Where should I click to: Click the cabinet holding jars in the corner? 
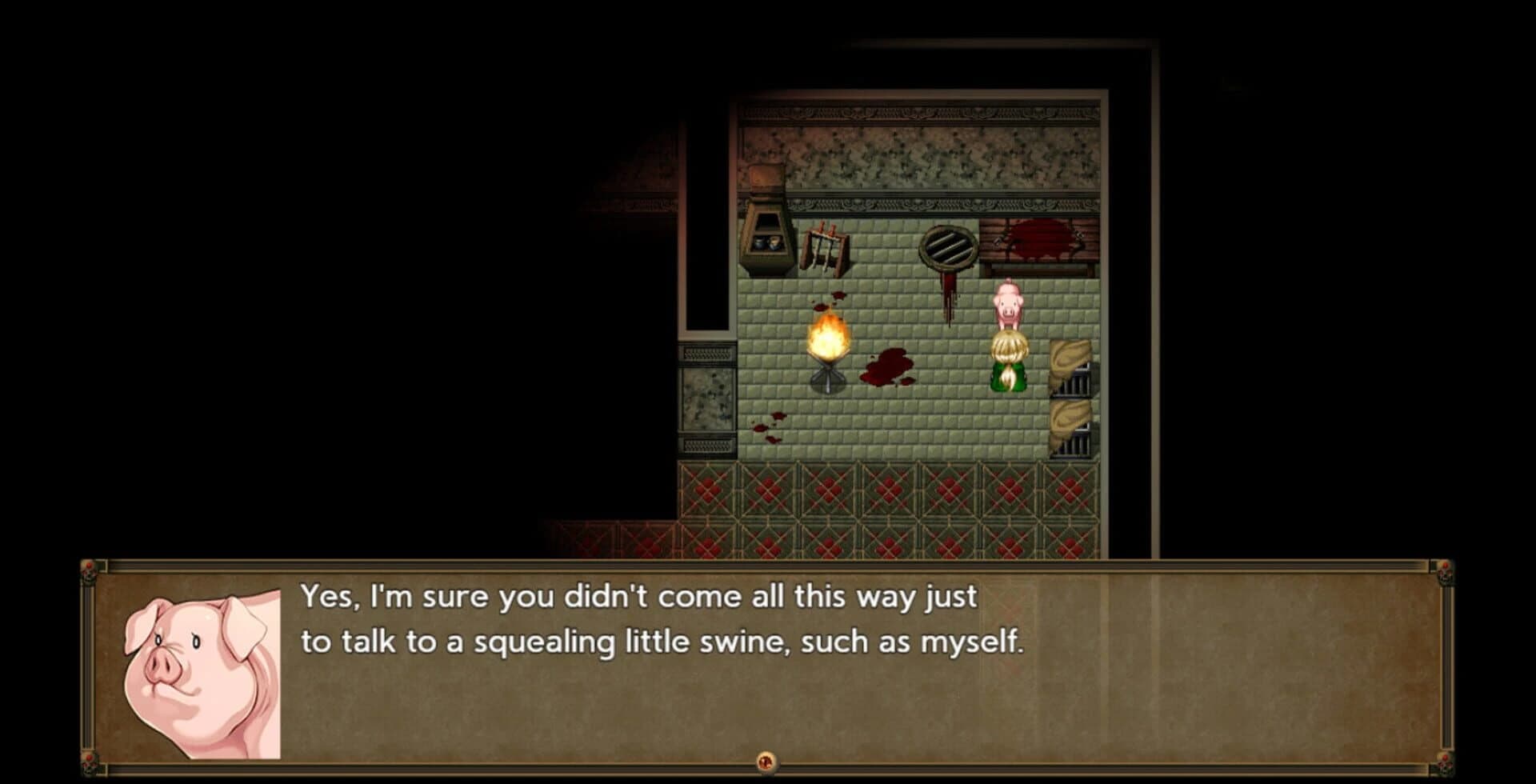[766, 232]
